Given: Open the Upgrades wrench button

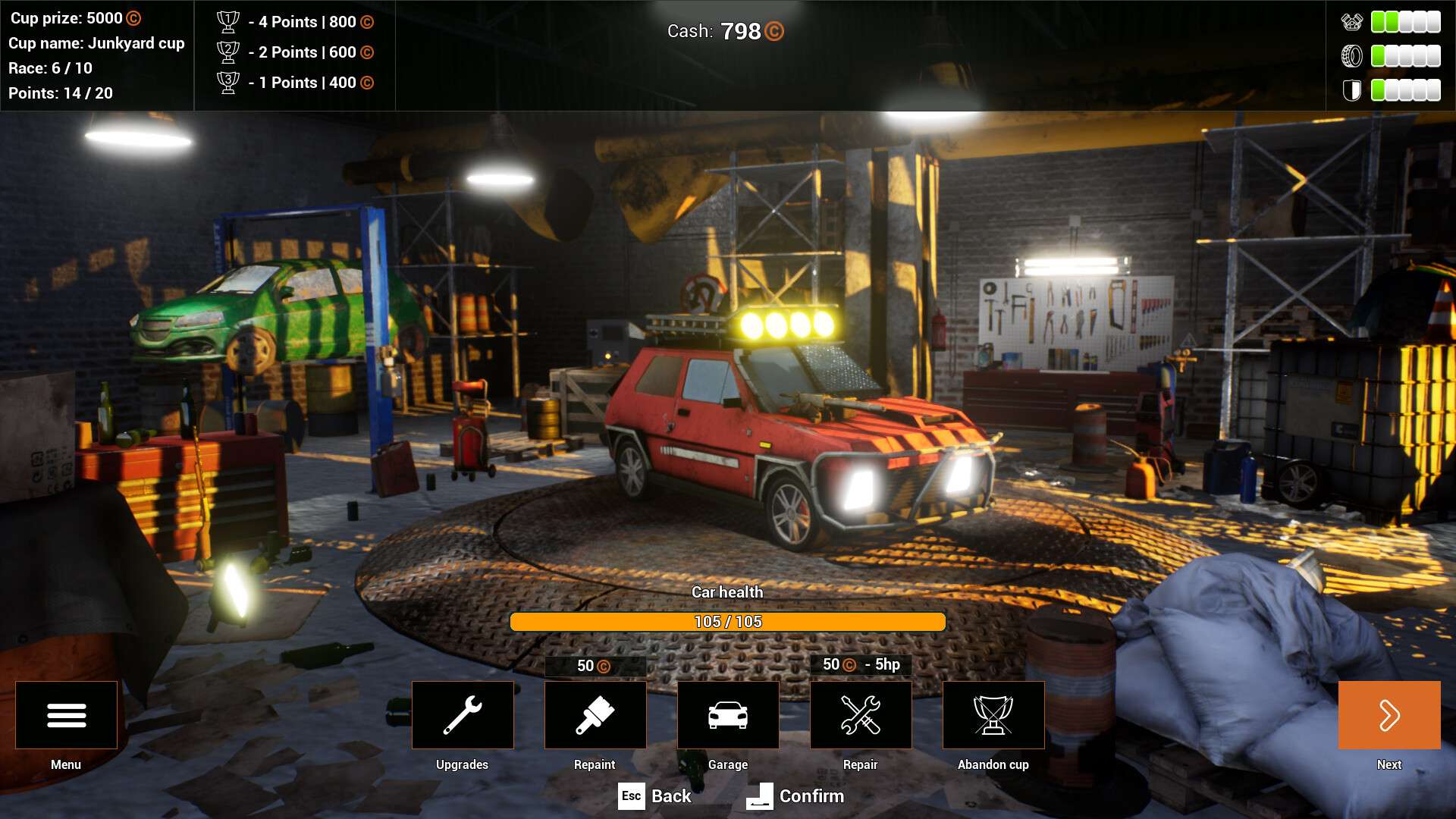Looking at the screenshot, I should click(x=463, y=715).
